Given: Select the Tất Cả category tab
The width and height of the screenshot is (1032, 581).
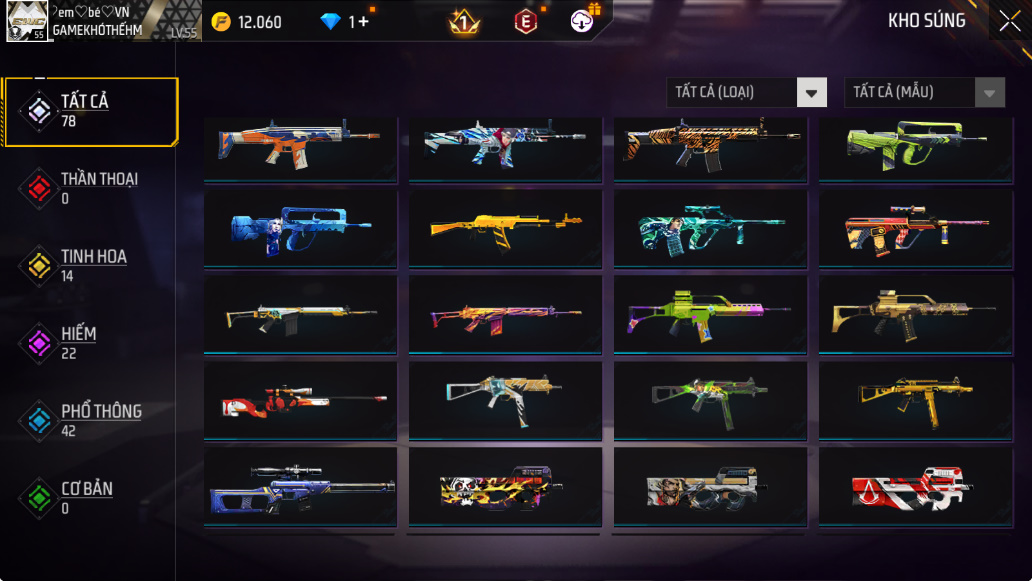Looking at the screenshot, I should pos(91,111).
